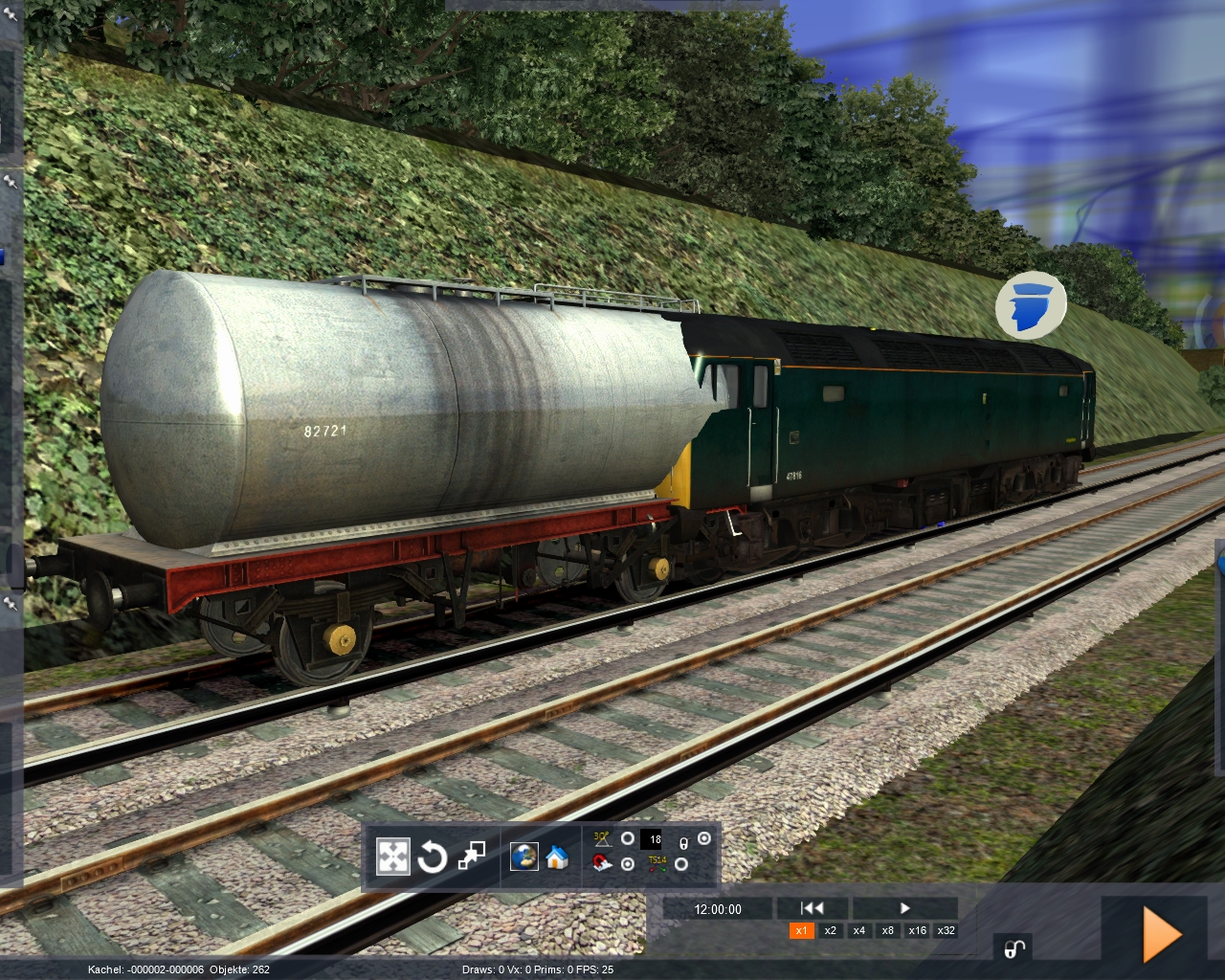Set playback speed to x2
Screen dimensions: 1225x980
(x=831, y=930)
